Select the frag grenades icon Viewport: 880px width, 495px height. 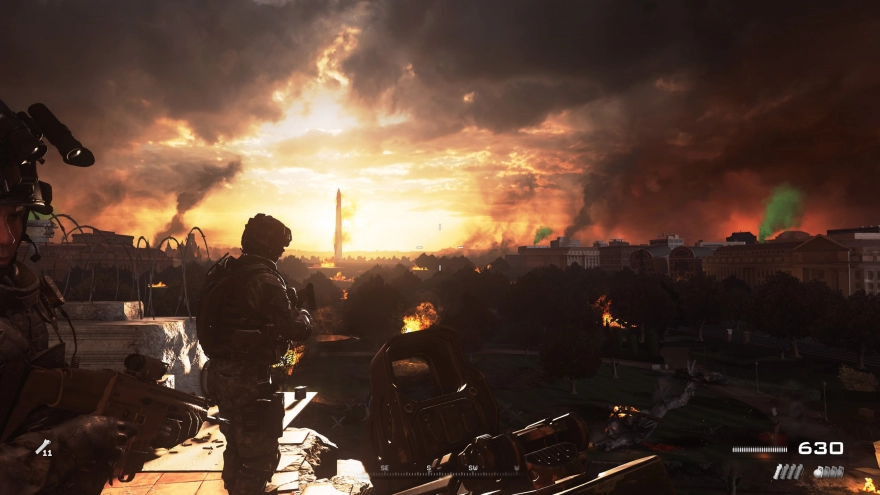tap(828, 471)
